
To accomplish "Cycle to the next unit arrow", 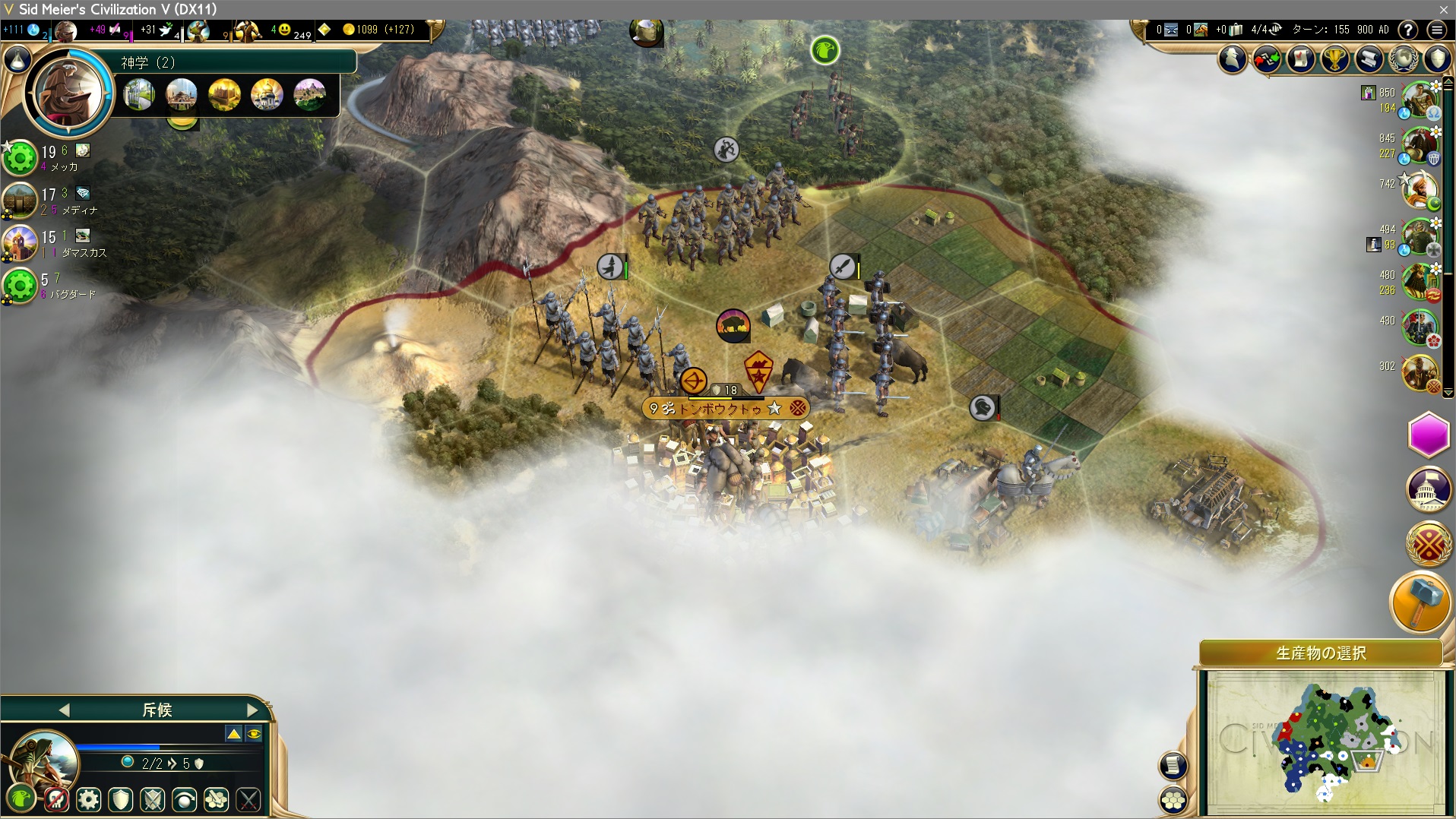I will (252, 710).
